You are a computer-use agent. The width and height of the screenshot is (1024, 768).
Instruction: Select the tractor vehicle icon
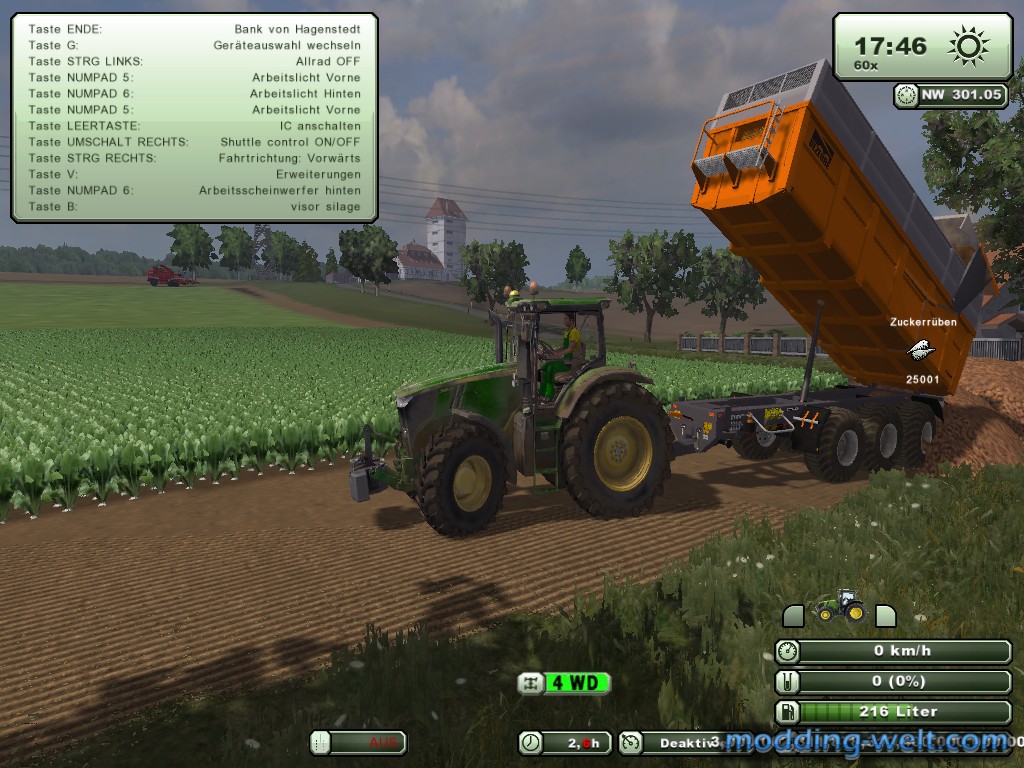point(837,607)
